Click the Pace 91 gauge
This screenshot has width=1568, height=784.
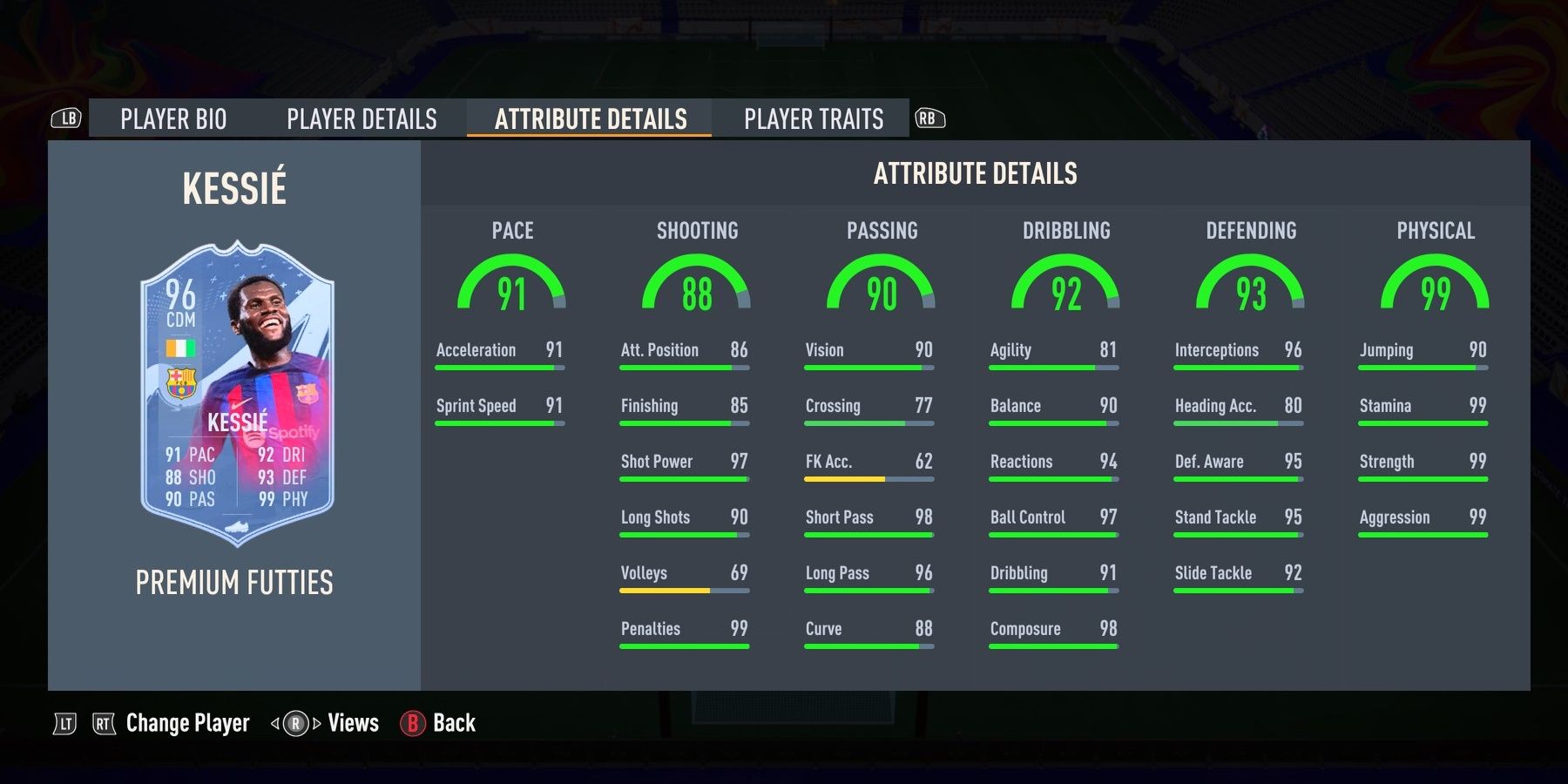(512, 287)
